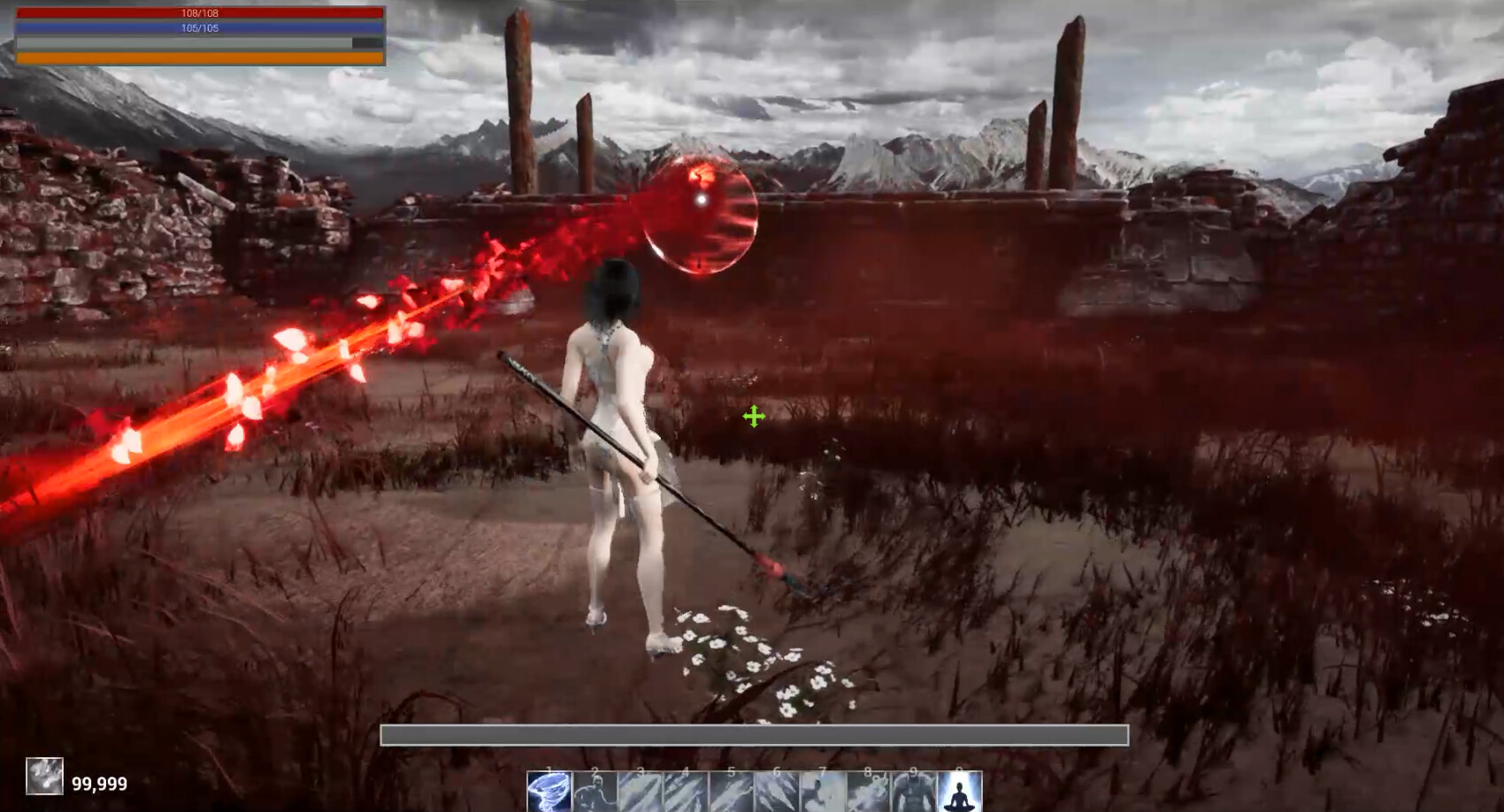1504x812 pixels.
Task: Click the red health bar showing 108/108
Action: pos(202,14)
